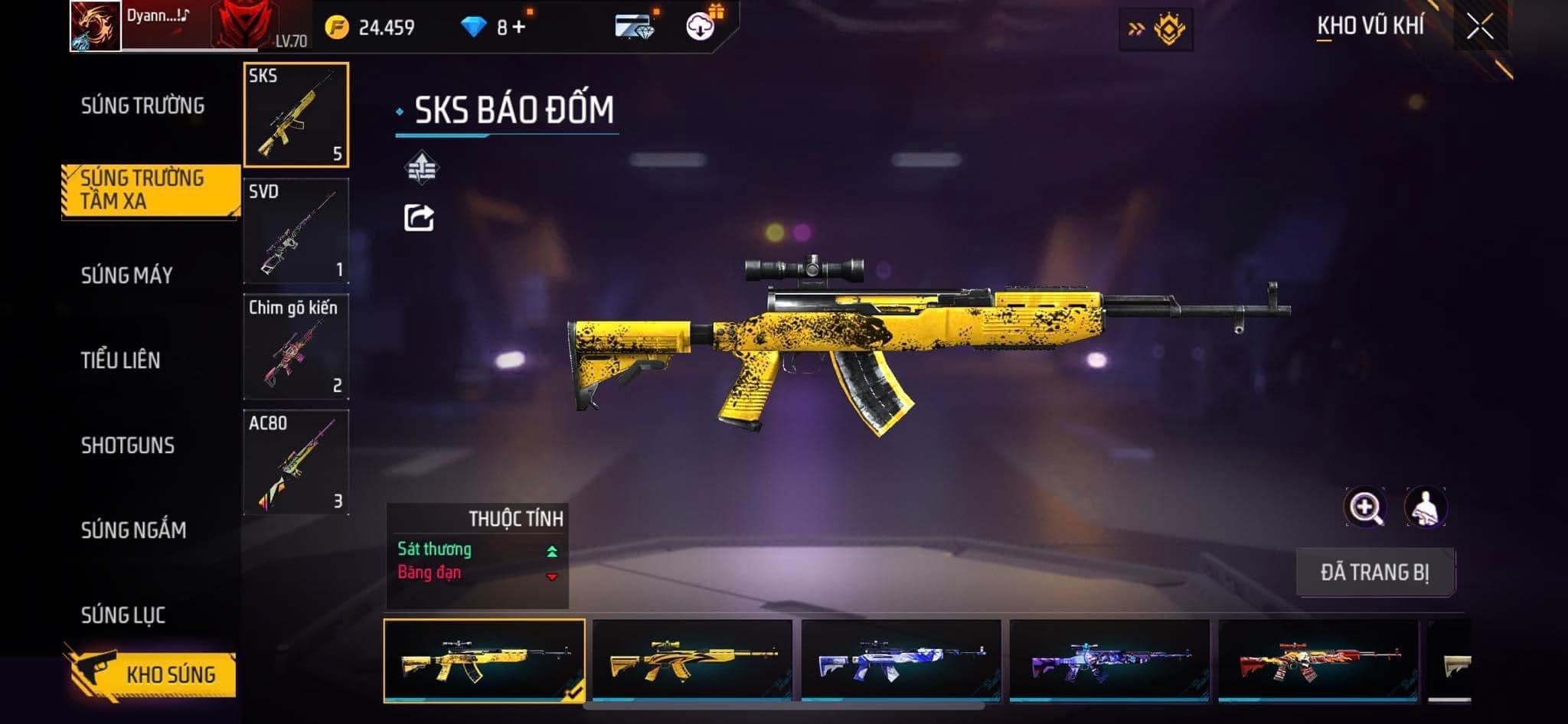Zoom in with the magnifier icon
Screen dimensions: 1568x724
point(1365,507)
